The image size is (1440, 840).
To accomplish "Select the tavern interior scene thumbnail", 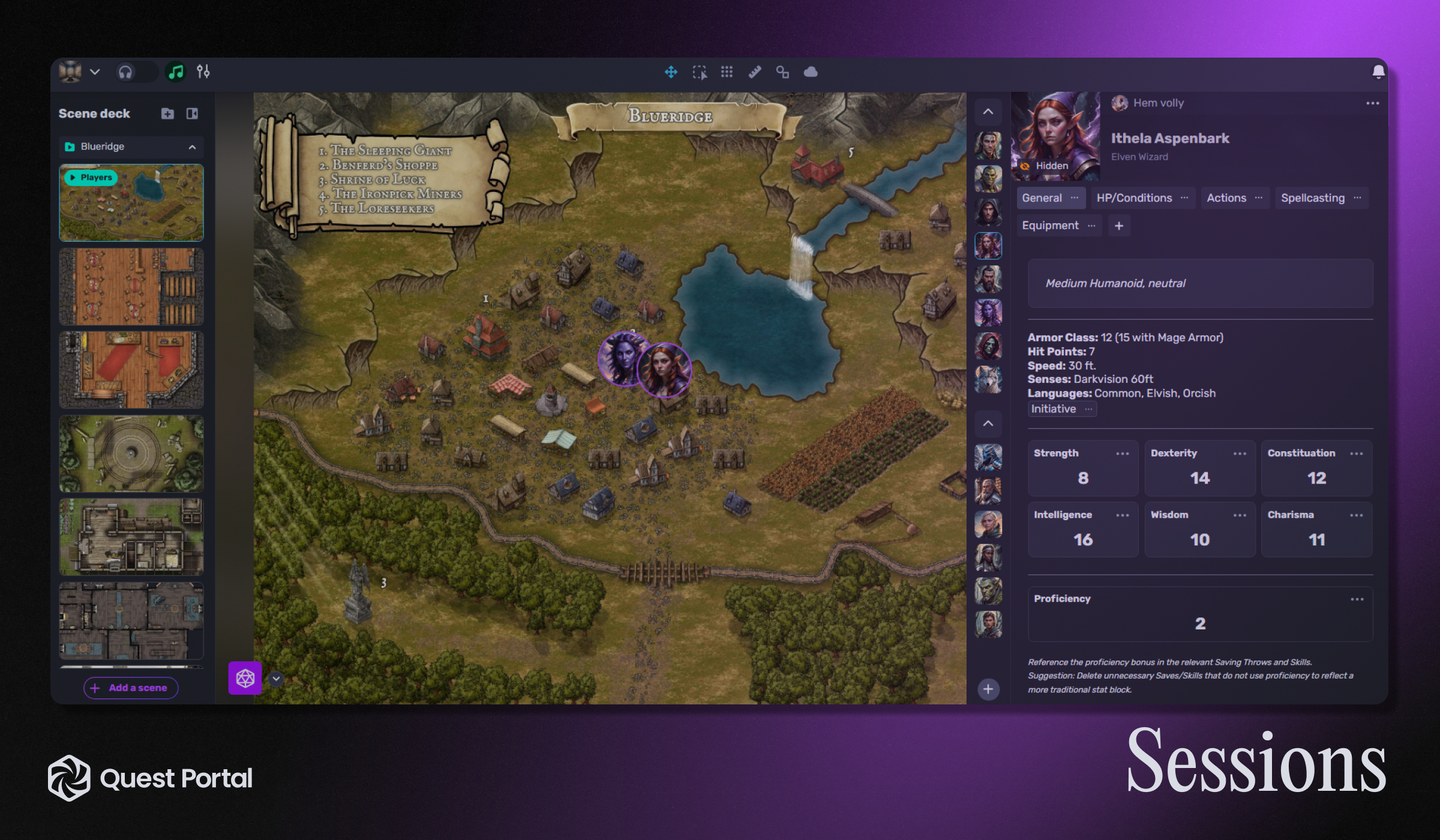I will [130, 286].
